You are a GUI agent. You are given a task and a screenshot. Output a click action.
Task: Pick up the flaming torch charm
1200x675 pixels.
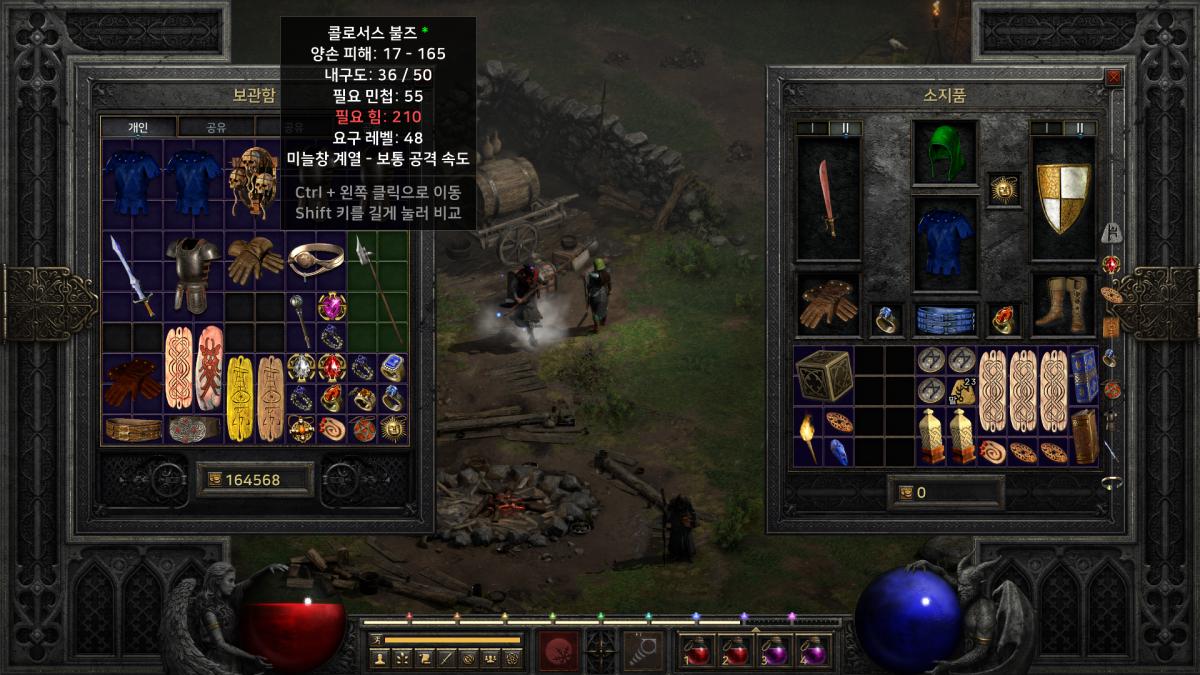coord(809,436)
